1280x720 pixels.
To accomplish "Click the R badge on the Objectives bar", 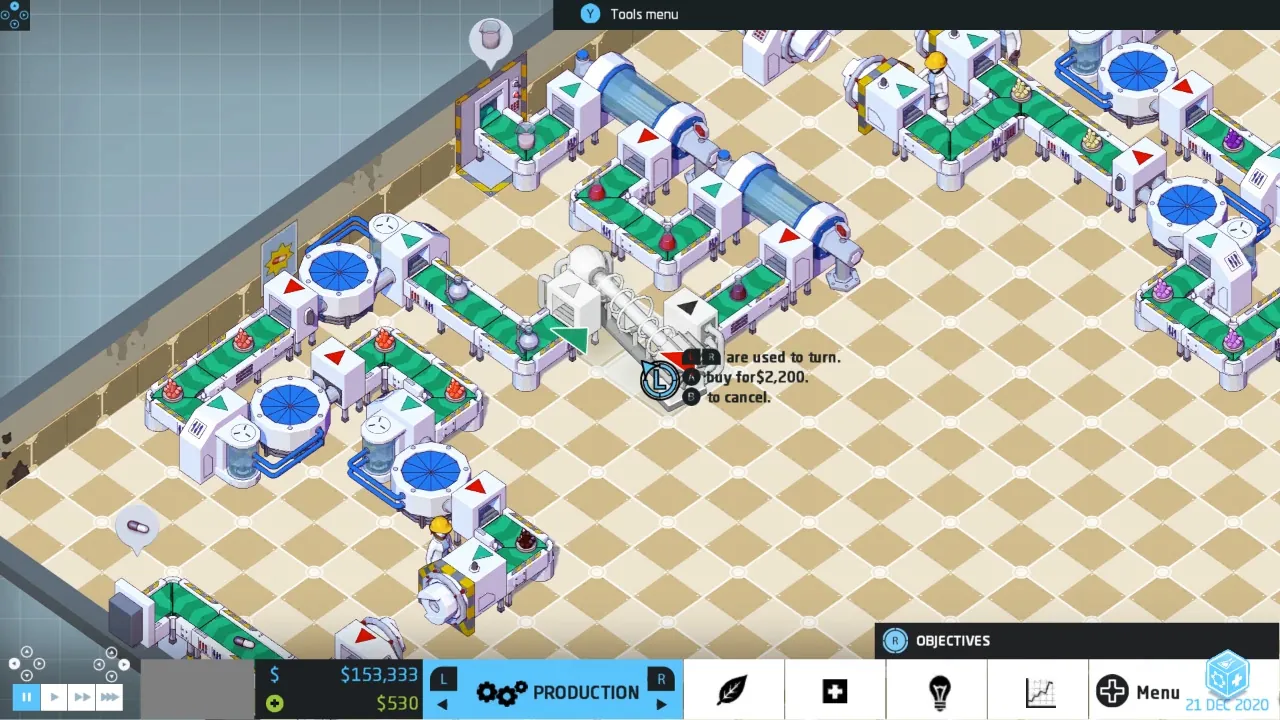I will pyautogui.click(x=894, y=641).
